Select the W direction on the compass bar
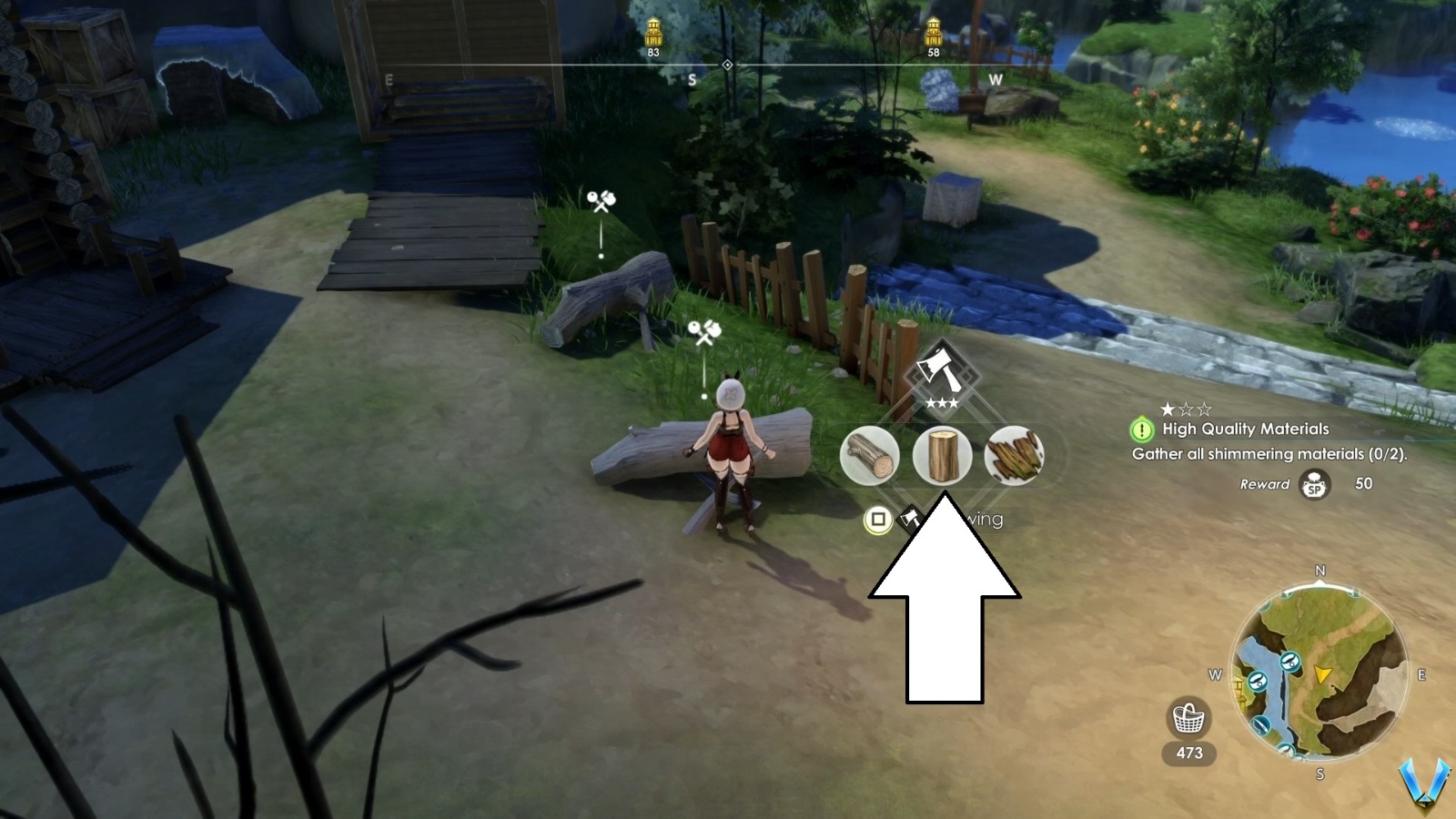 996,79
